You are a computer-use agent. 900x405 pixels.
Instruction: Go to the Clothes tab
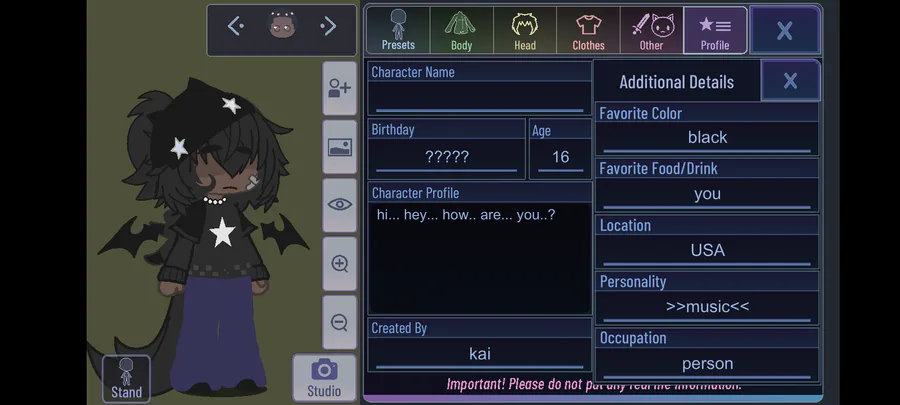(588, 30)
